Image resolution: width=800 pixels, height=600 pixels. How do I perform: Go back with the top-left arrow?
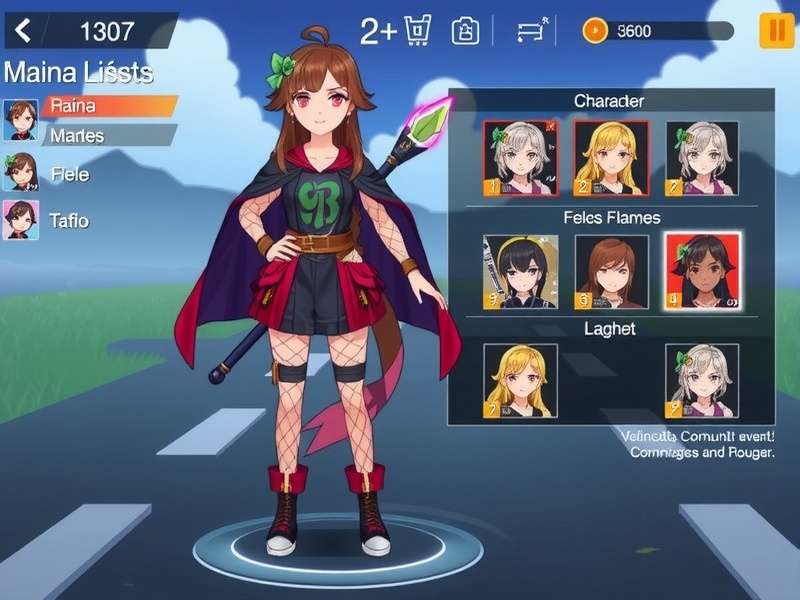coord(23,31)
